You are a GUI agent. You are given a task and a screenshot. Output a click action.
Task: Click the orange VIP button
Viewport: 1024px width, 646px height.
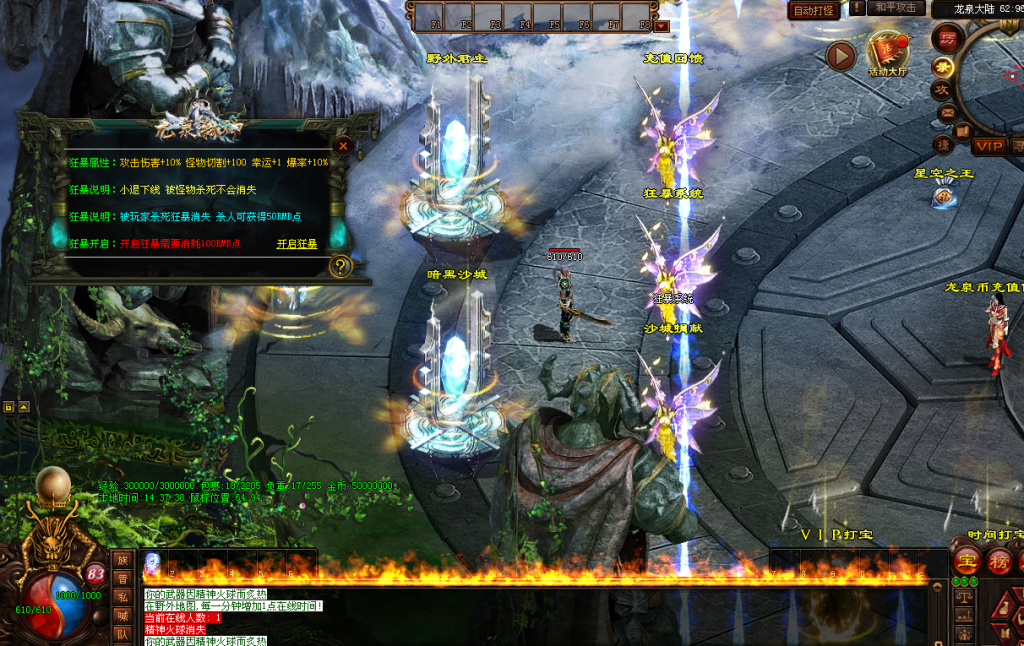pos(989,146)
